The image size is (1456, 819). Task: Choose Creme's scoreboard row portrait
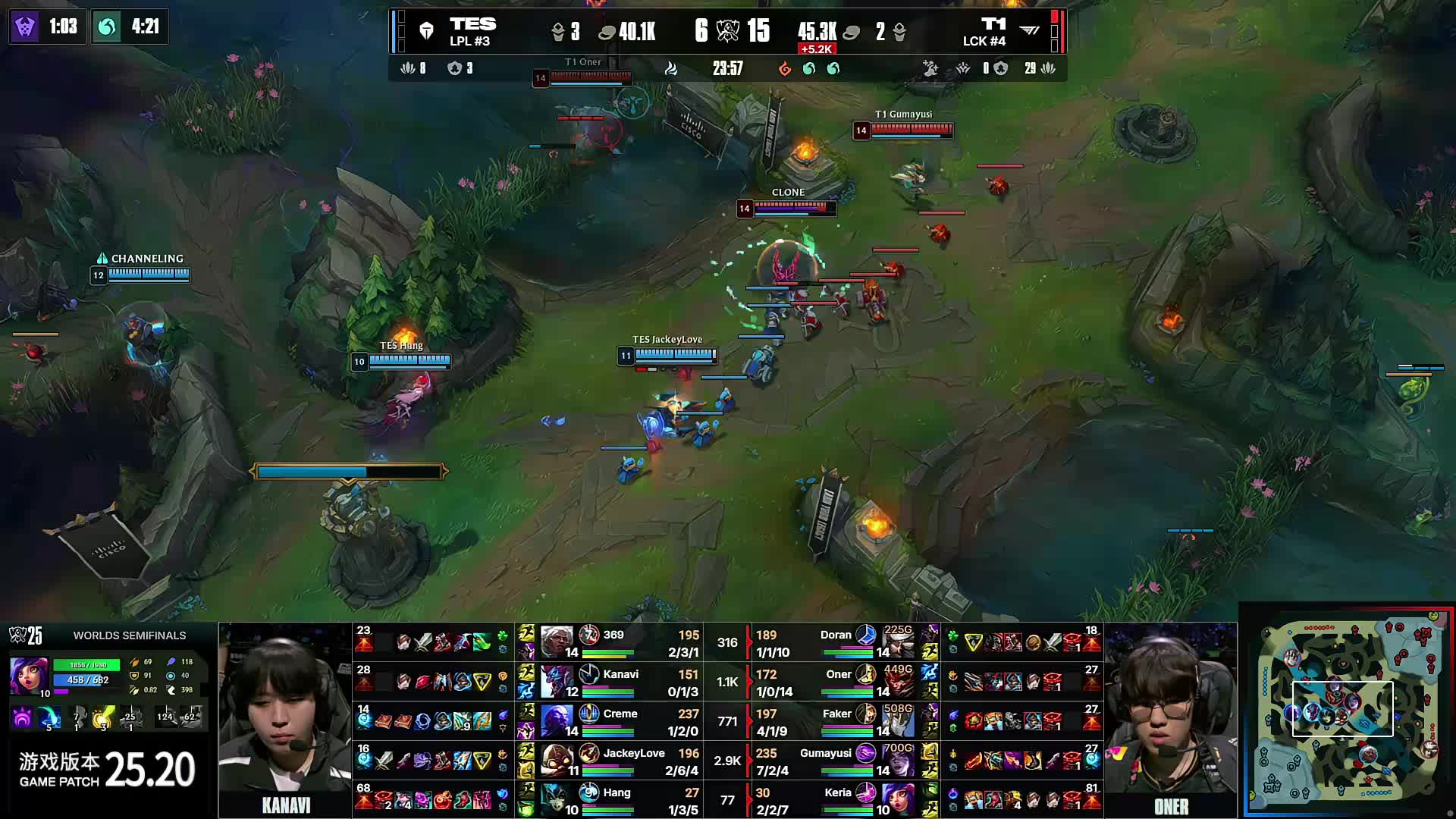coord(557,721)
